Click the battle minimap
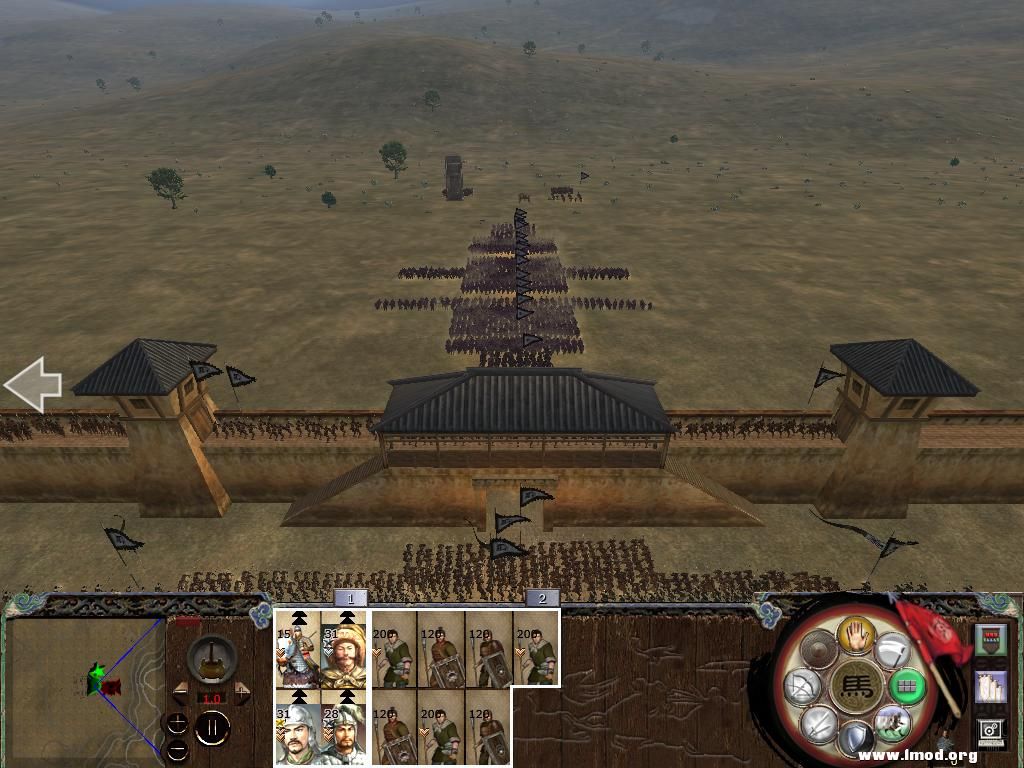1024x768 pixels. point(85,685)
